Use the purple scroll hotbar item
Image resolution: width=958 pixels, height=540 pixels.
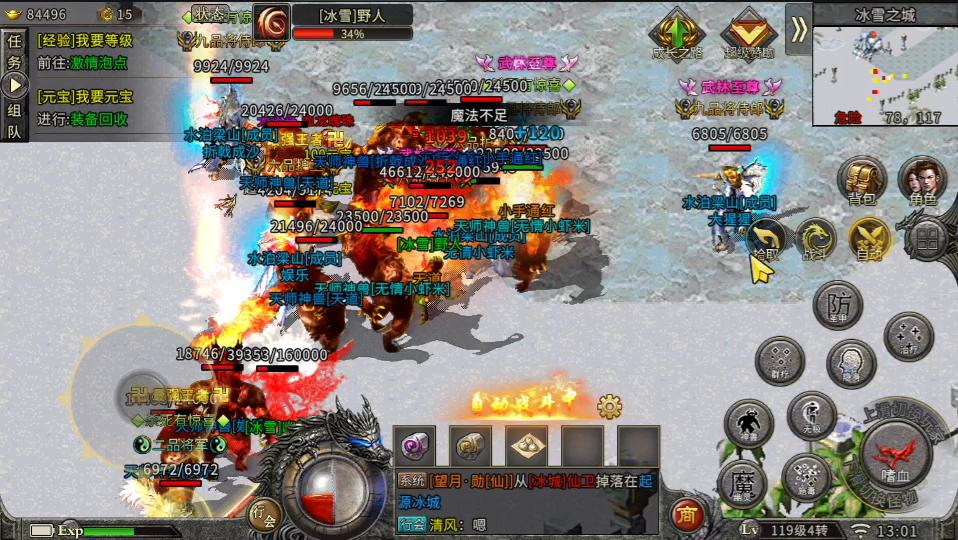(x=414, y=446)
